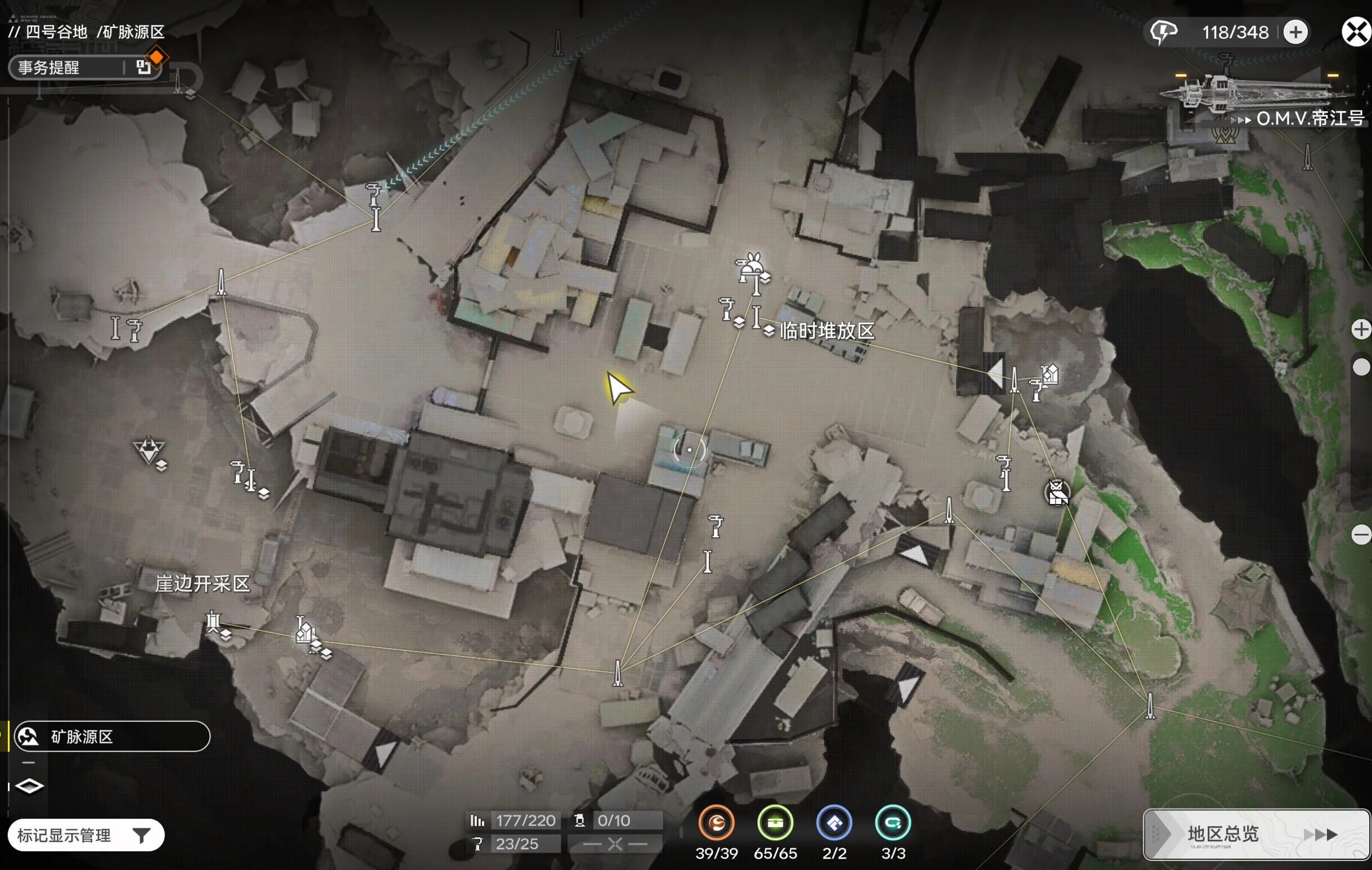
Task: Select the blue 2/2 collectible filter
Action: (834, 823)
